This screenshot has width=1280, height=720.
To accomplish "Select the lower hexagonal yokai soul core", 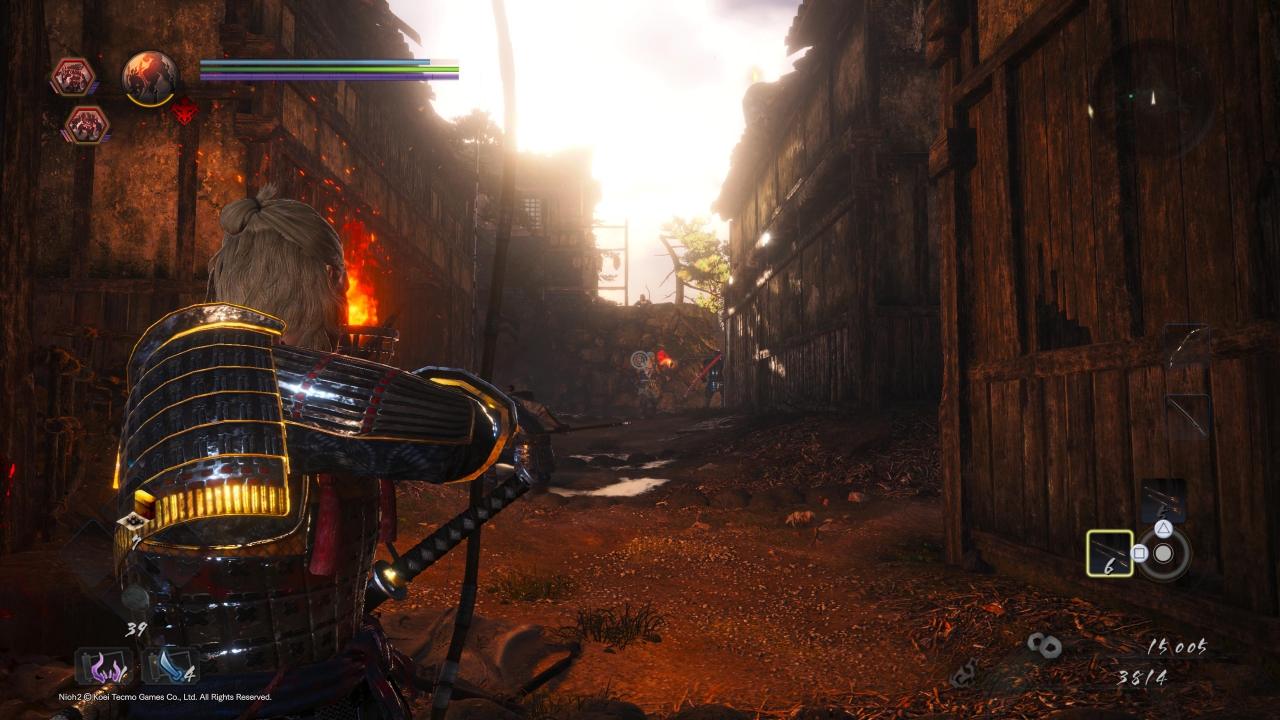I will [x=86, y=125].
